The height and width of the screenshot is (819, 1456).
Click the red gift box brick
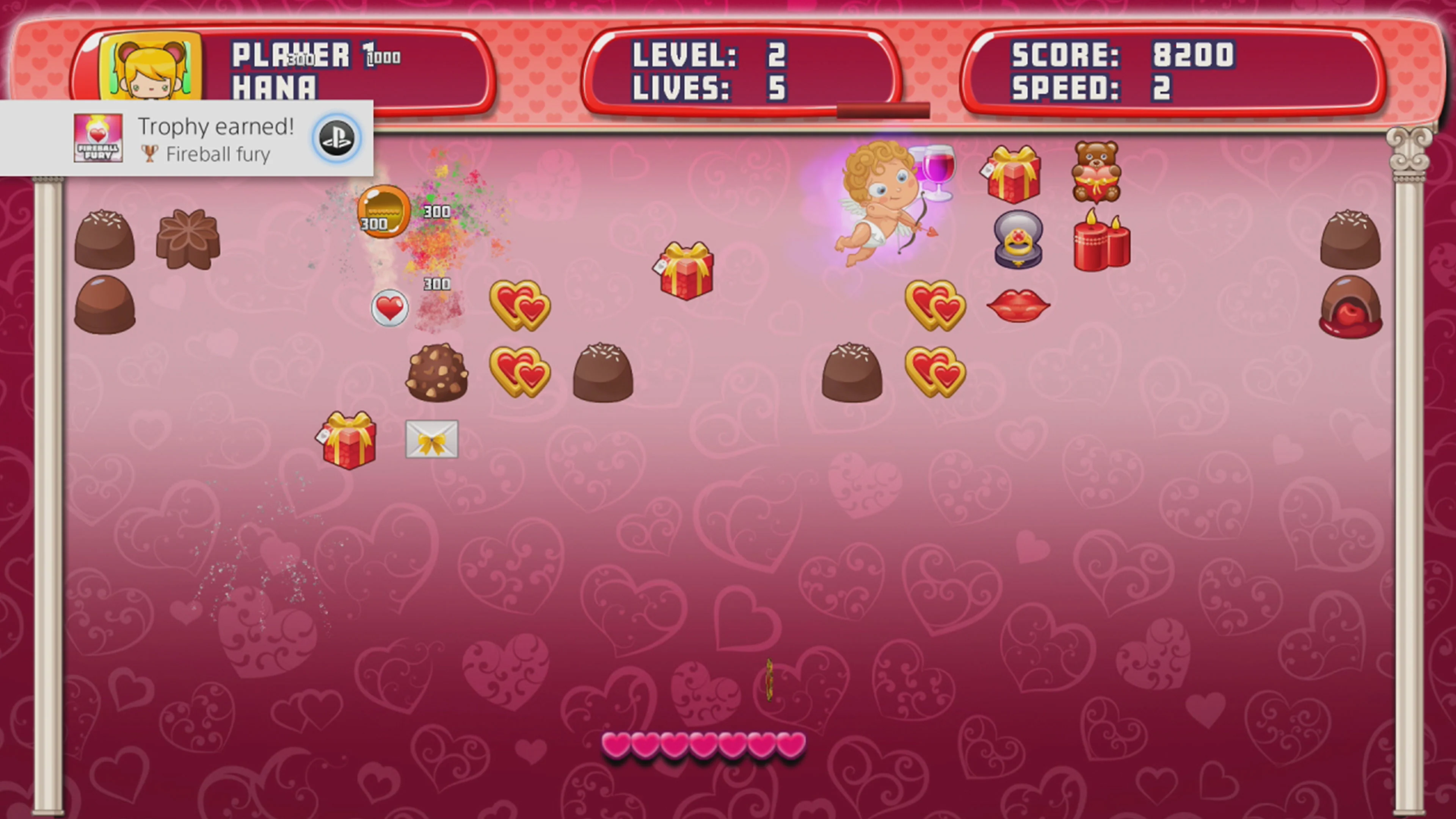[687, 273]
